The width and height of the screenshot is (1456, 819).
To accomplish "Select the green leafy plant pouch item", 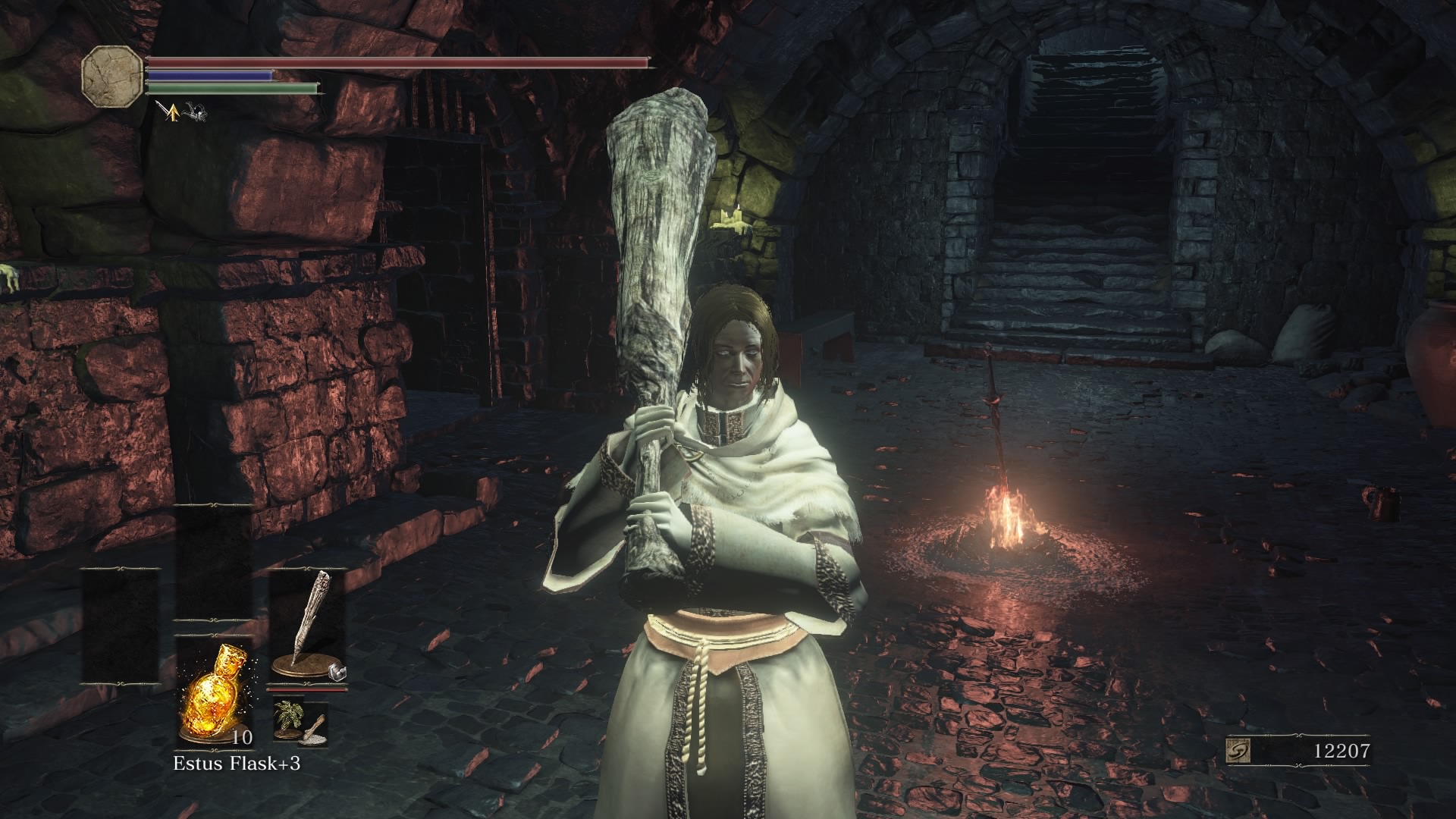I will click(289, 716).
